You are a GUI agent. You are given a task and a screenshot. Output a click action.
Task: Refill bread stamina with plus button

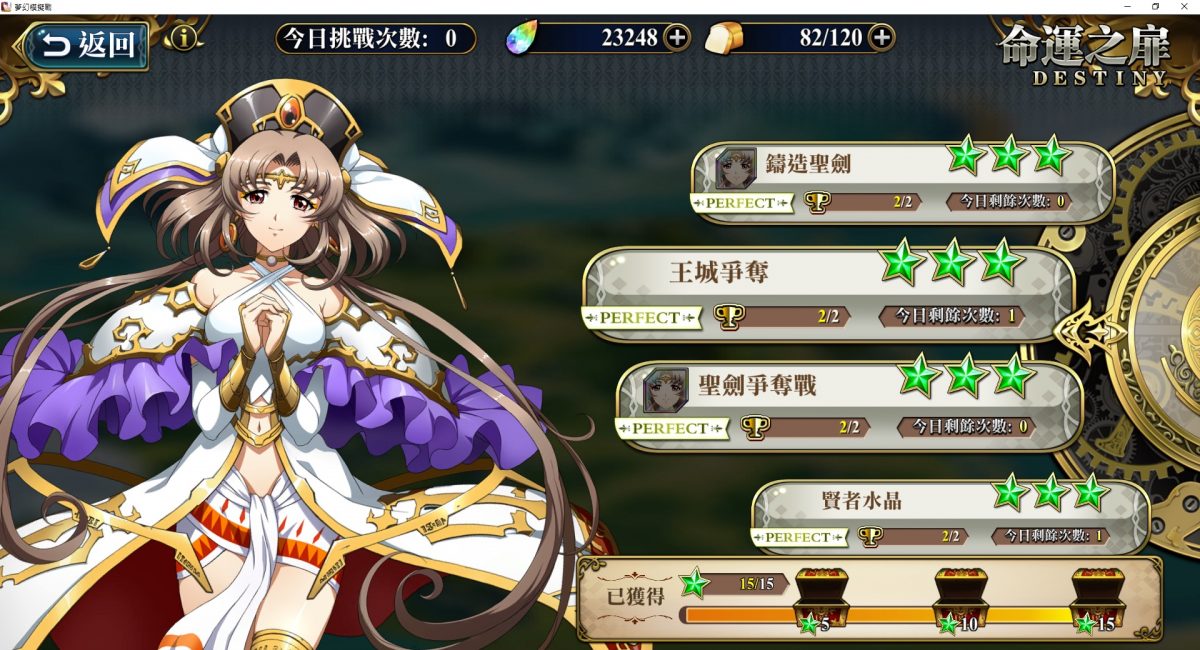[x=881, y=38]
